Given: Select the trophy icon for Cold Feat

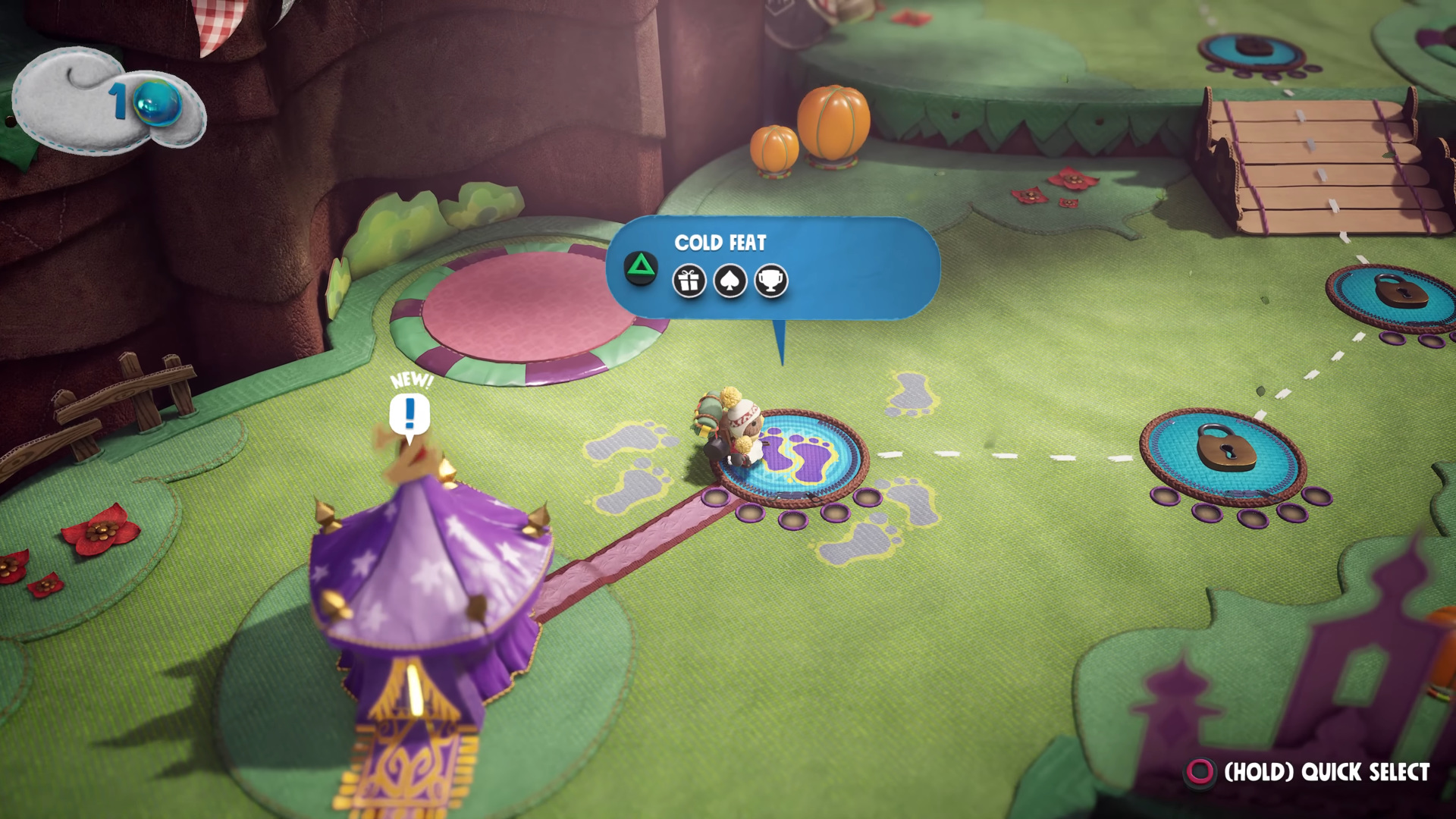Looking at the screenshot, I should (x=771, y=281).
